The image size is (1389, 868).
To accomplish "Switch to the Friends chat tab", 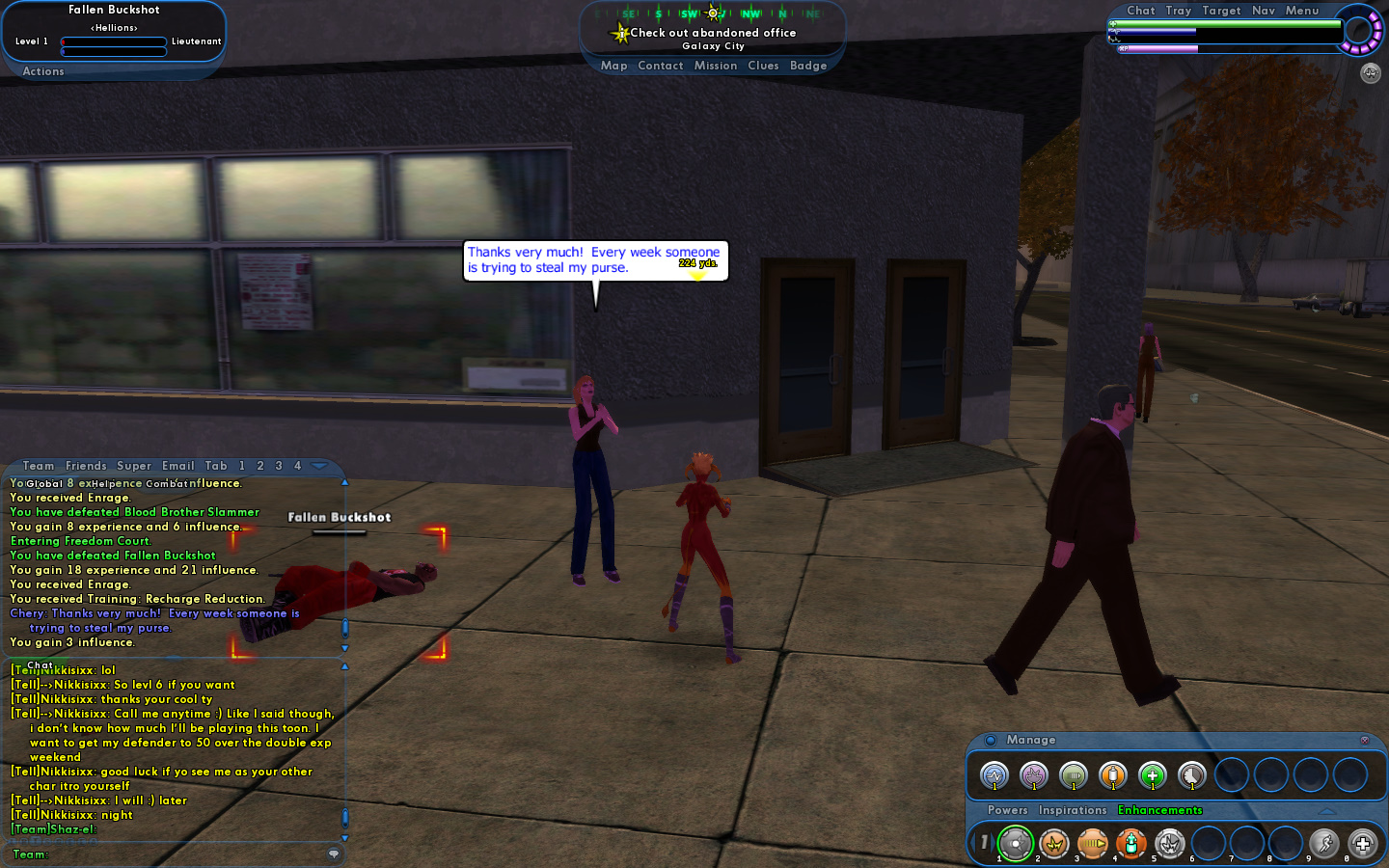I will [x=86, y=466].
